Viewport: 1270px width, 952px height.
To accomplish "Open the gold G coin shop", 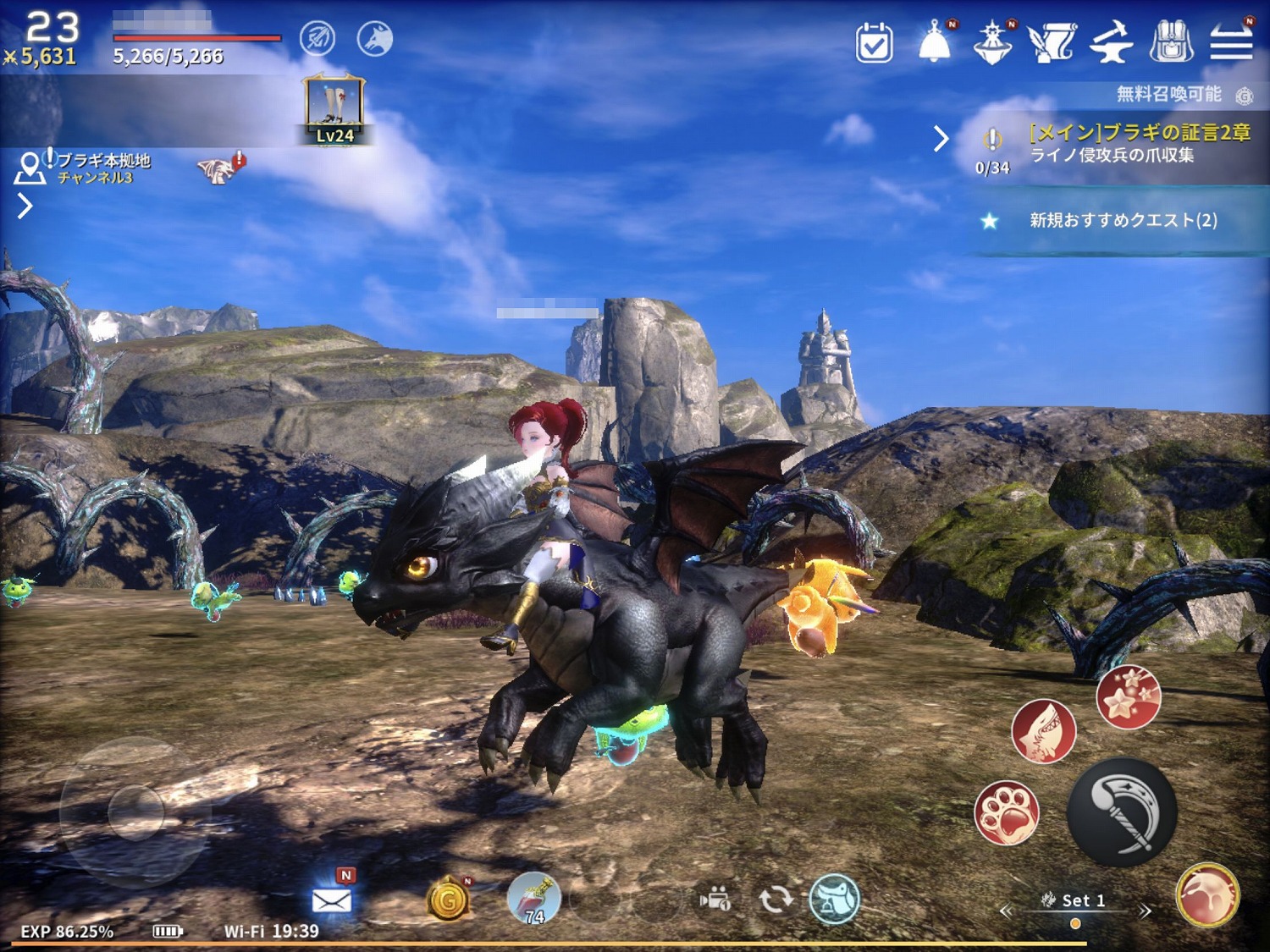I will pyautogui.click(x=448, y=900).
